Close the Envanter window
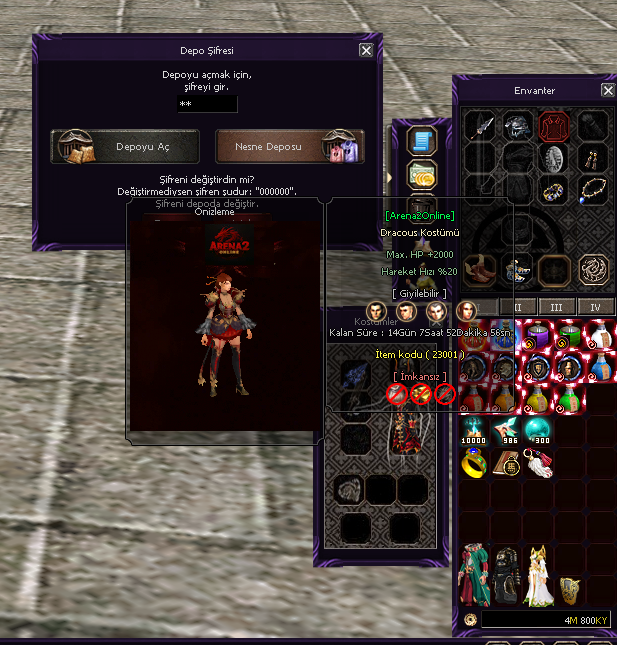This screenshot has height=645, width=617. coord(607,91)
